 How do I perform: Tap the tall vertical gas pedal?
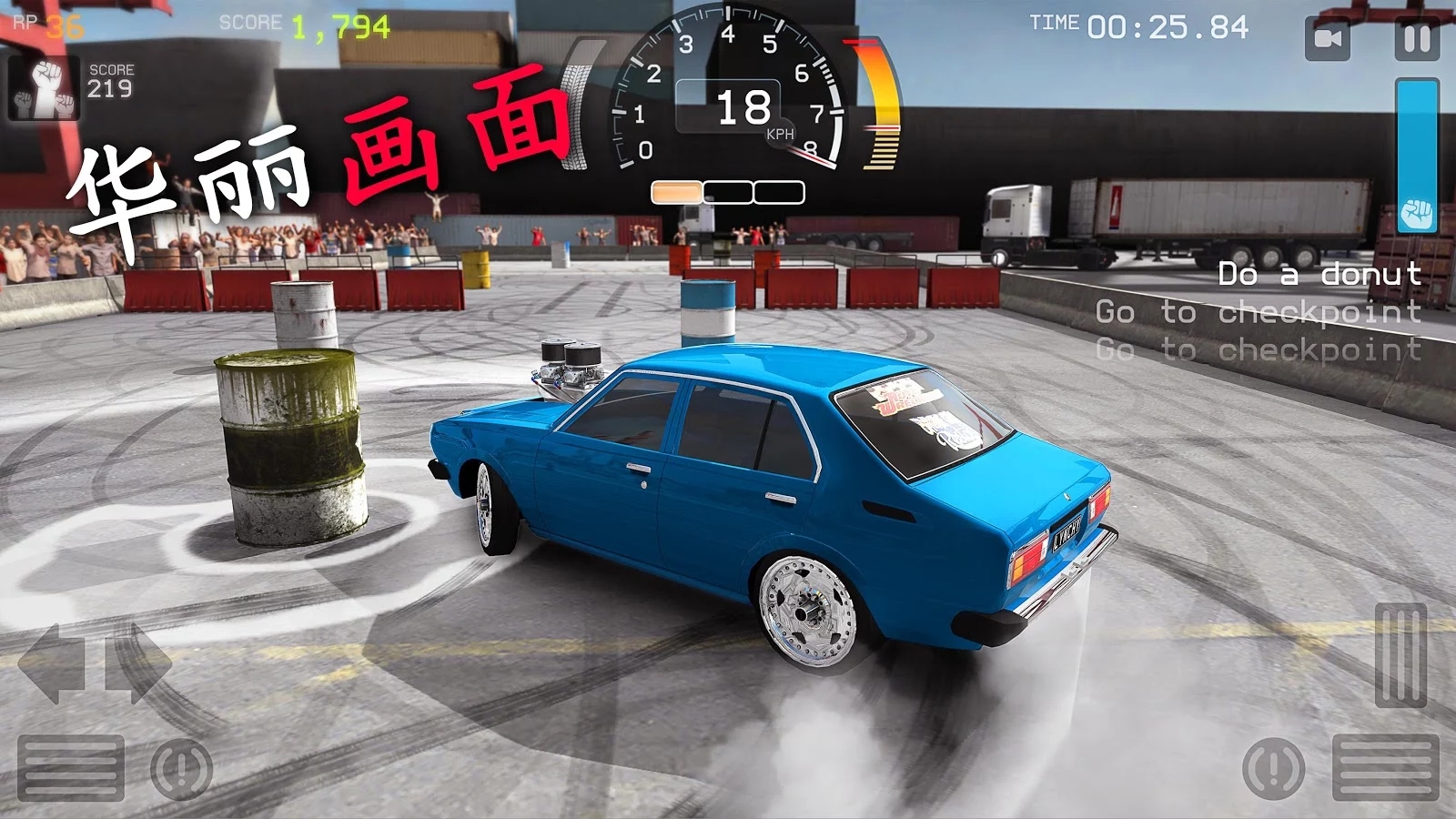[1400, 655]
